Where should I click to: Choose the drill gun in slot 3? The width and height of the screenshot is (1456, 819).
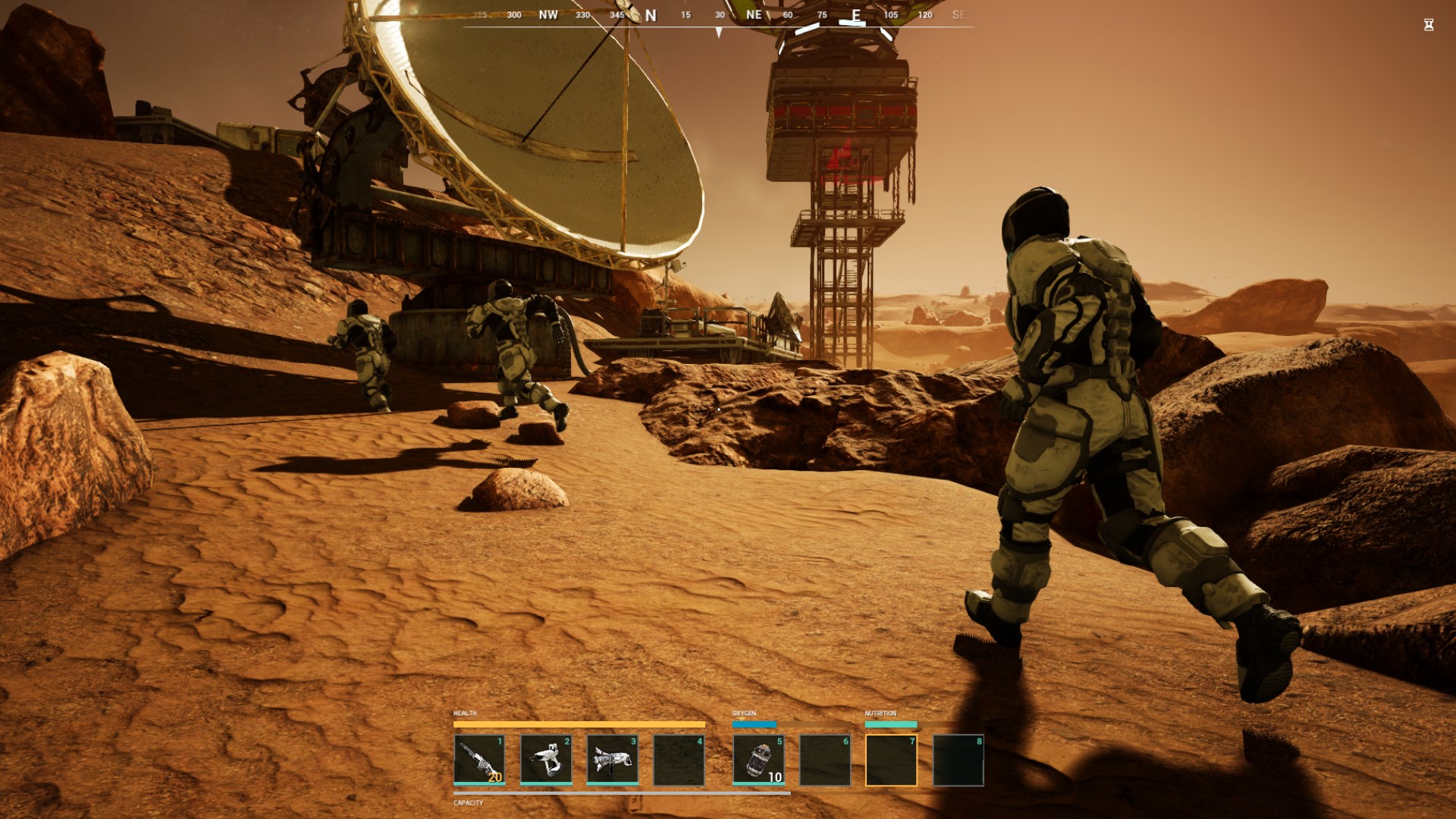[613, 759]
